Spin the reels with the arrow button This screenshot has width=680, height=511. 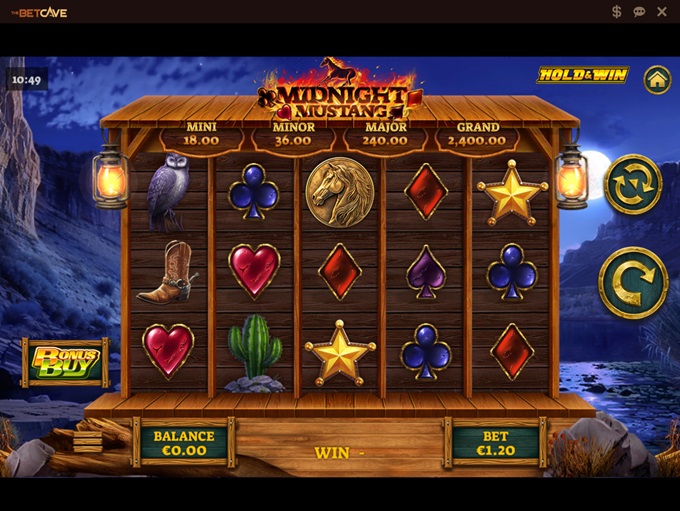point(633,283)
